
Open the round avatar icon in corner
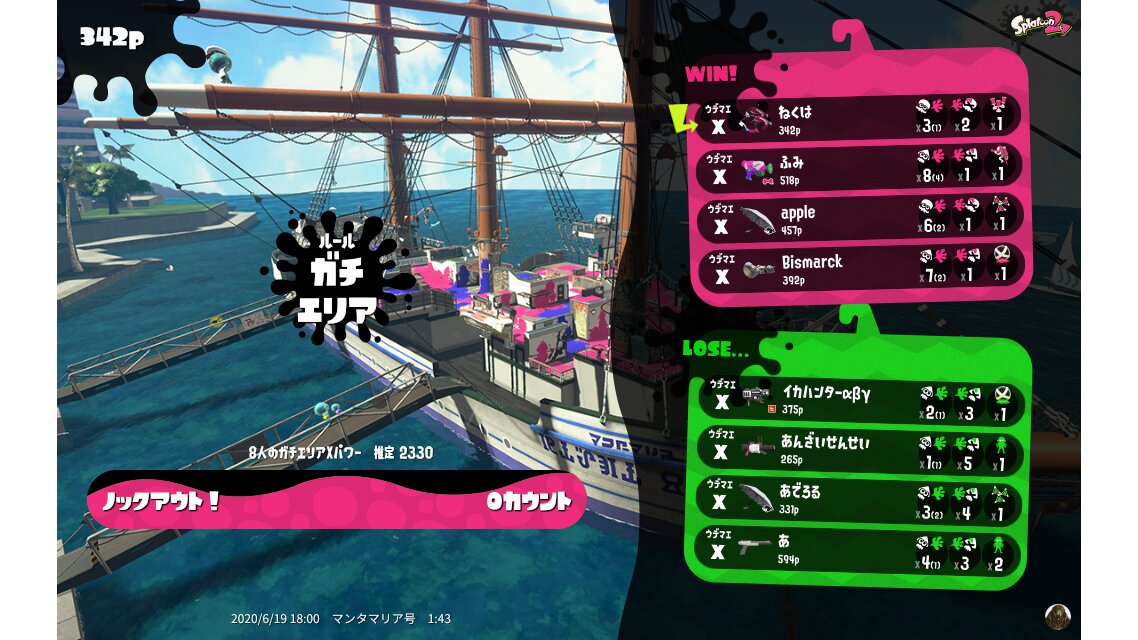(x=1057, y=615)
